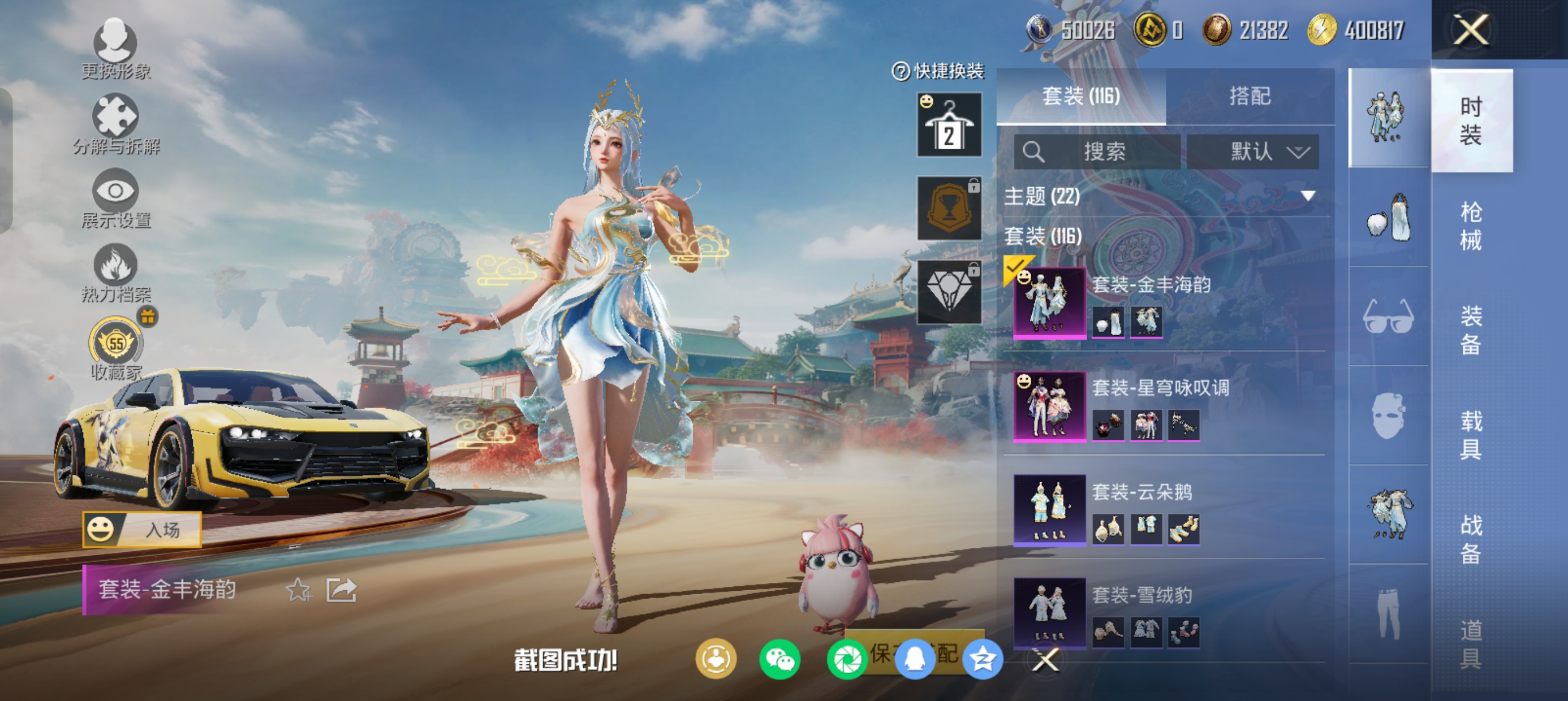Image resolution: width=1568 pixels, height=701 pixels.
Task: Share screenshot to WeChat
Action: tap(779, 660)
